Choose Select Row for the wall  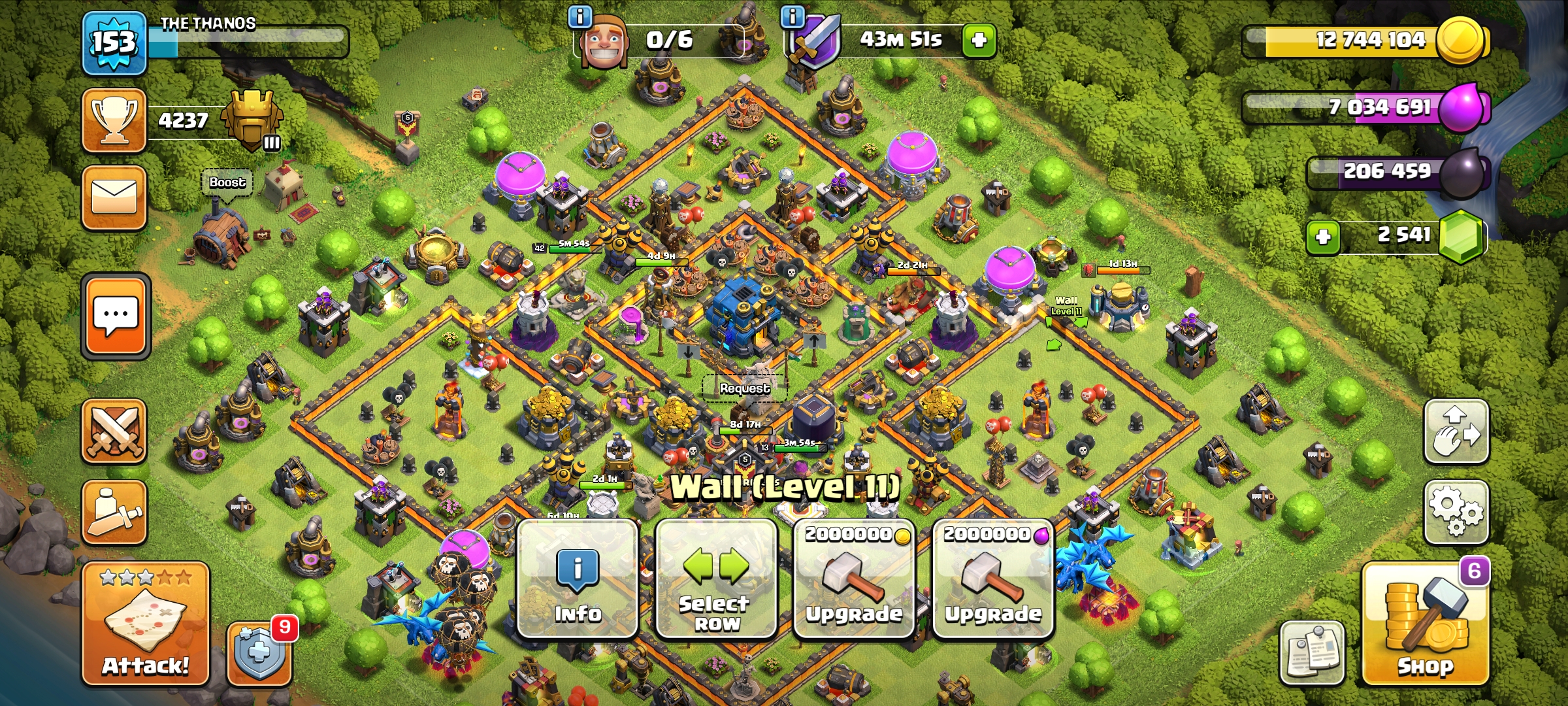click(716, 579)
